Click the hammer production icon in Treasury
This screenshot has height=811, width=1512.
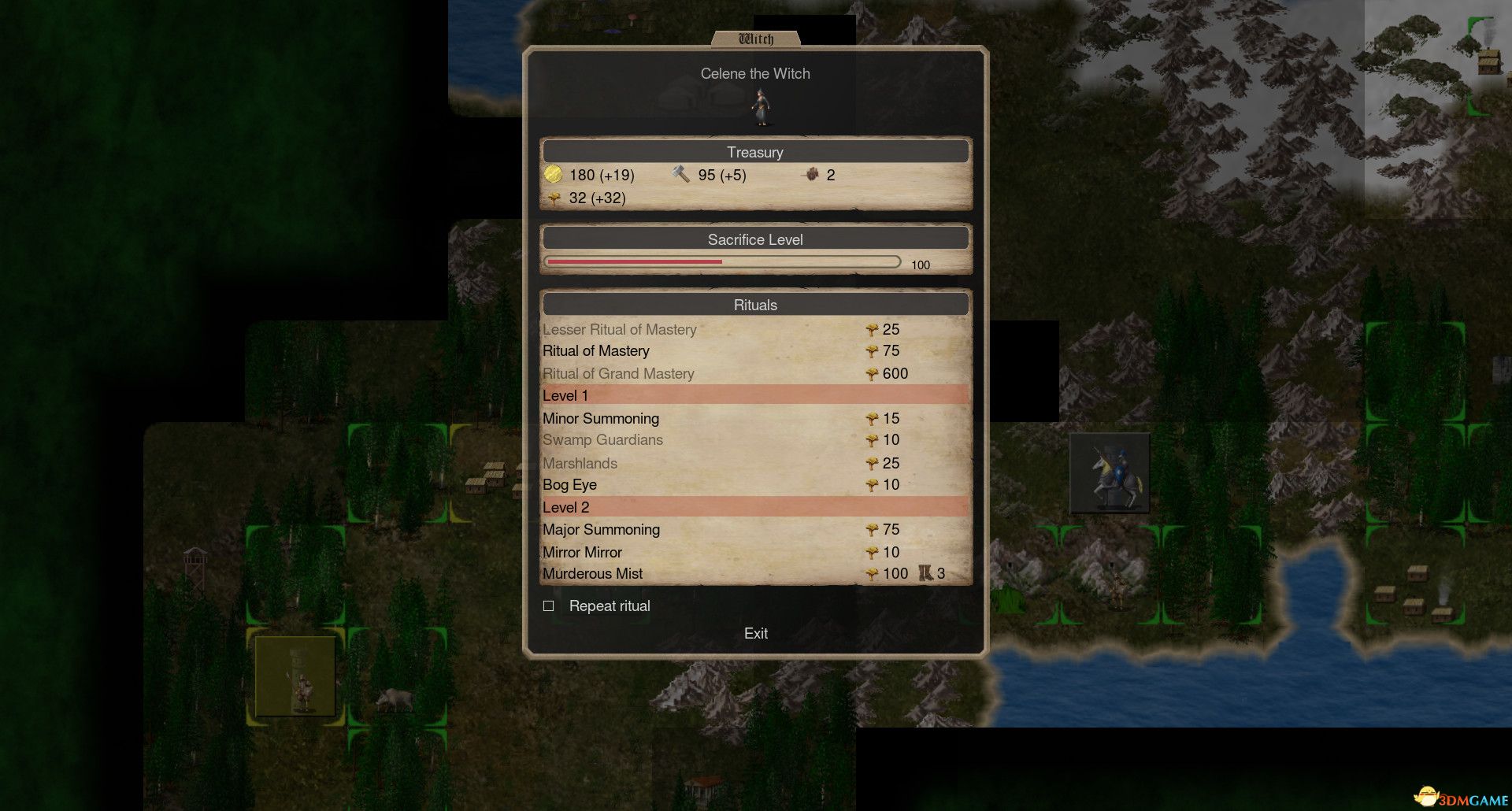(679, 174)
